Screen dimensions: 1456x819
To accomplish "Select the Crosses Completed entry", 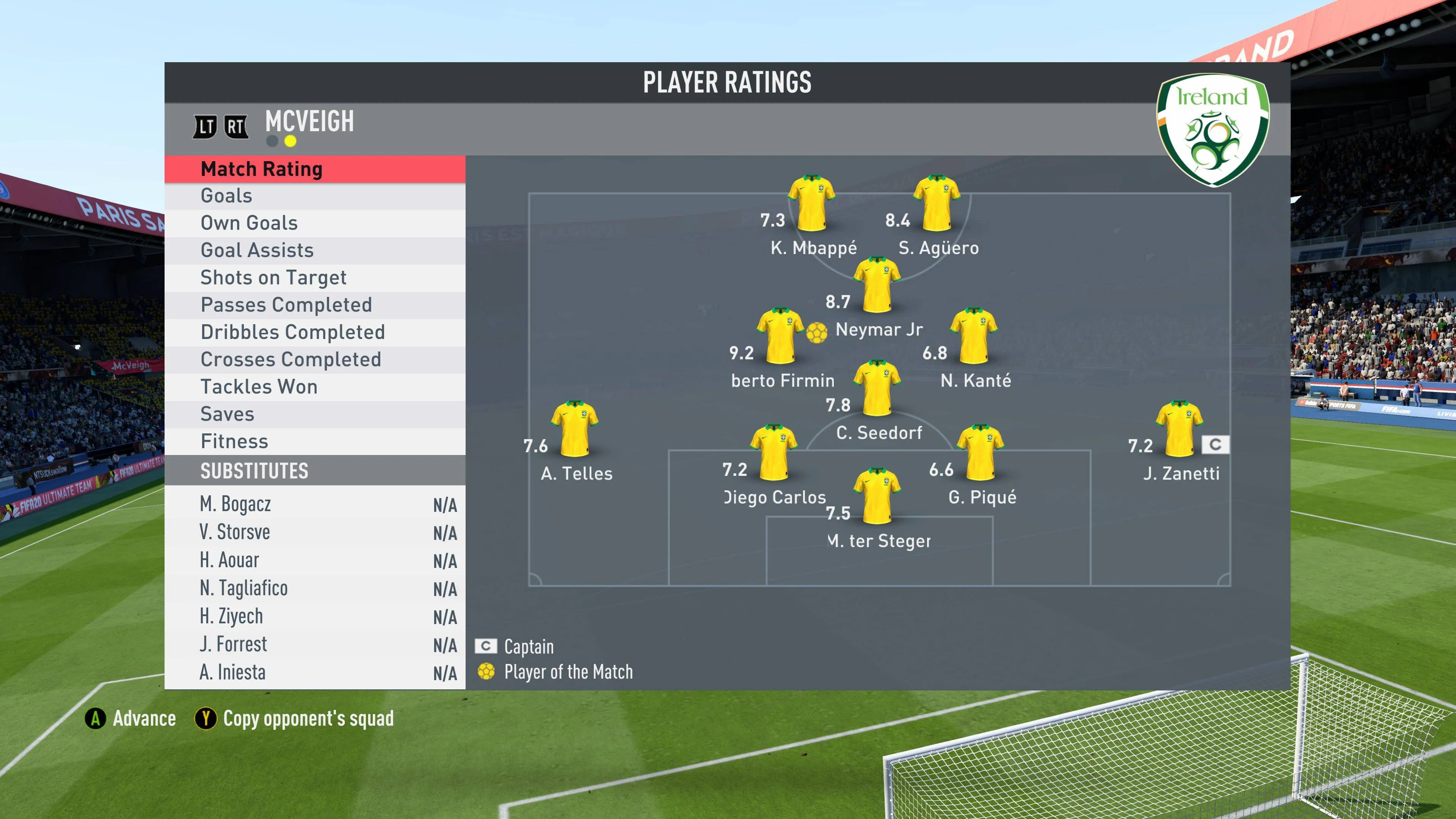I will (315, 359).
